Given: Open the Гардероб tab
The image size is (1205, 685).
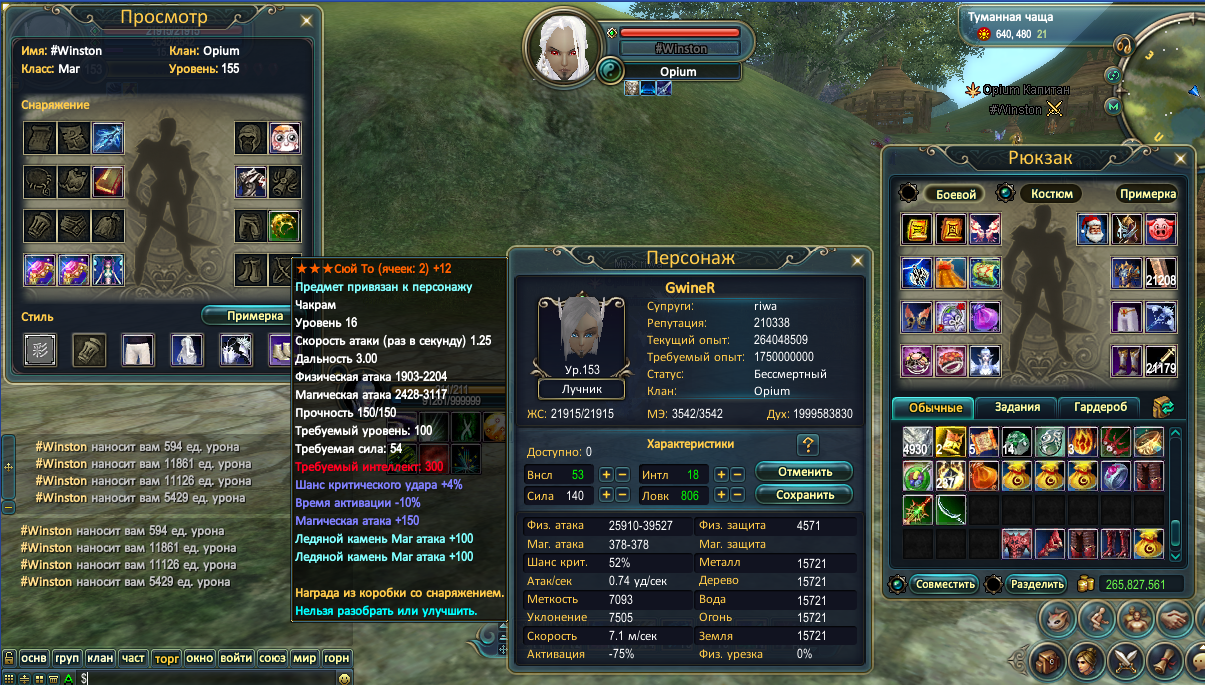Looking at the screenshot, I should point(1099,407).
